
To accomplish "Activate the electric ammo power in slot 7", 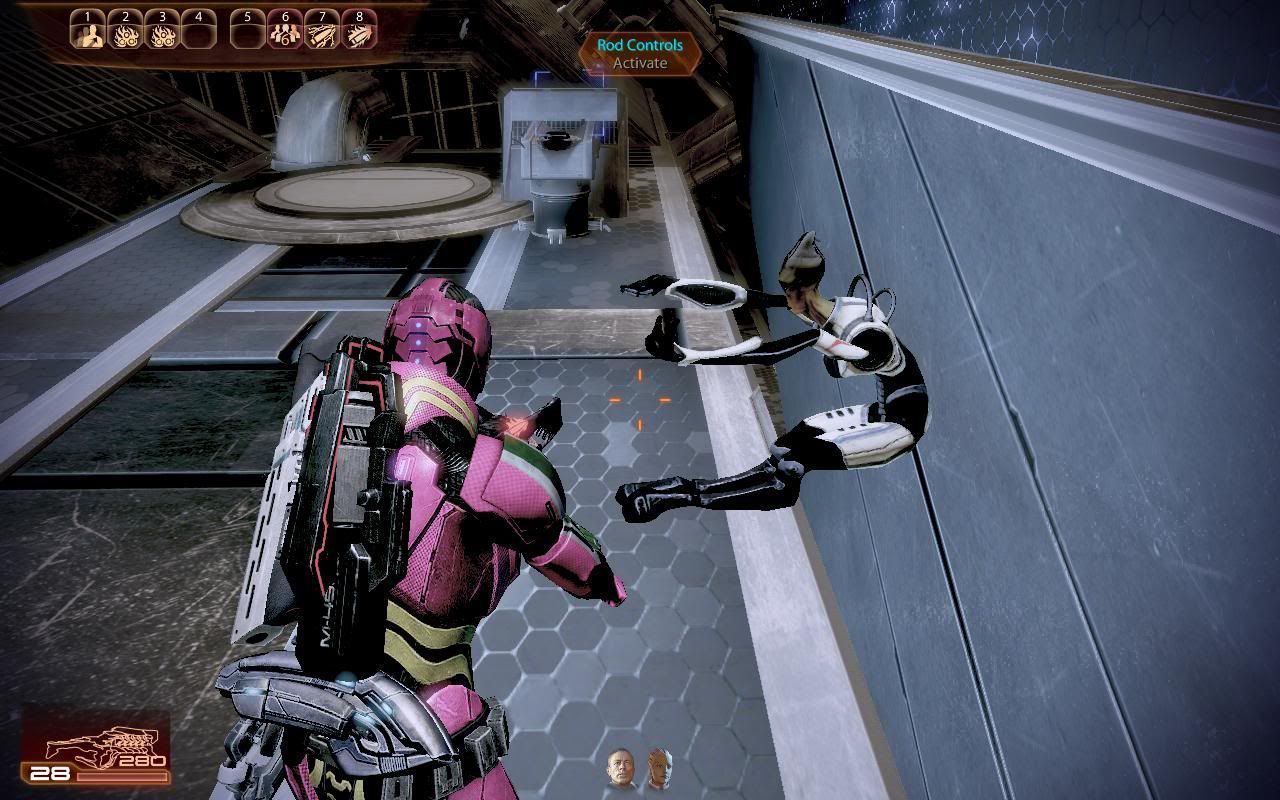I will click(x=321, y=34).
